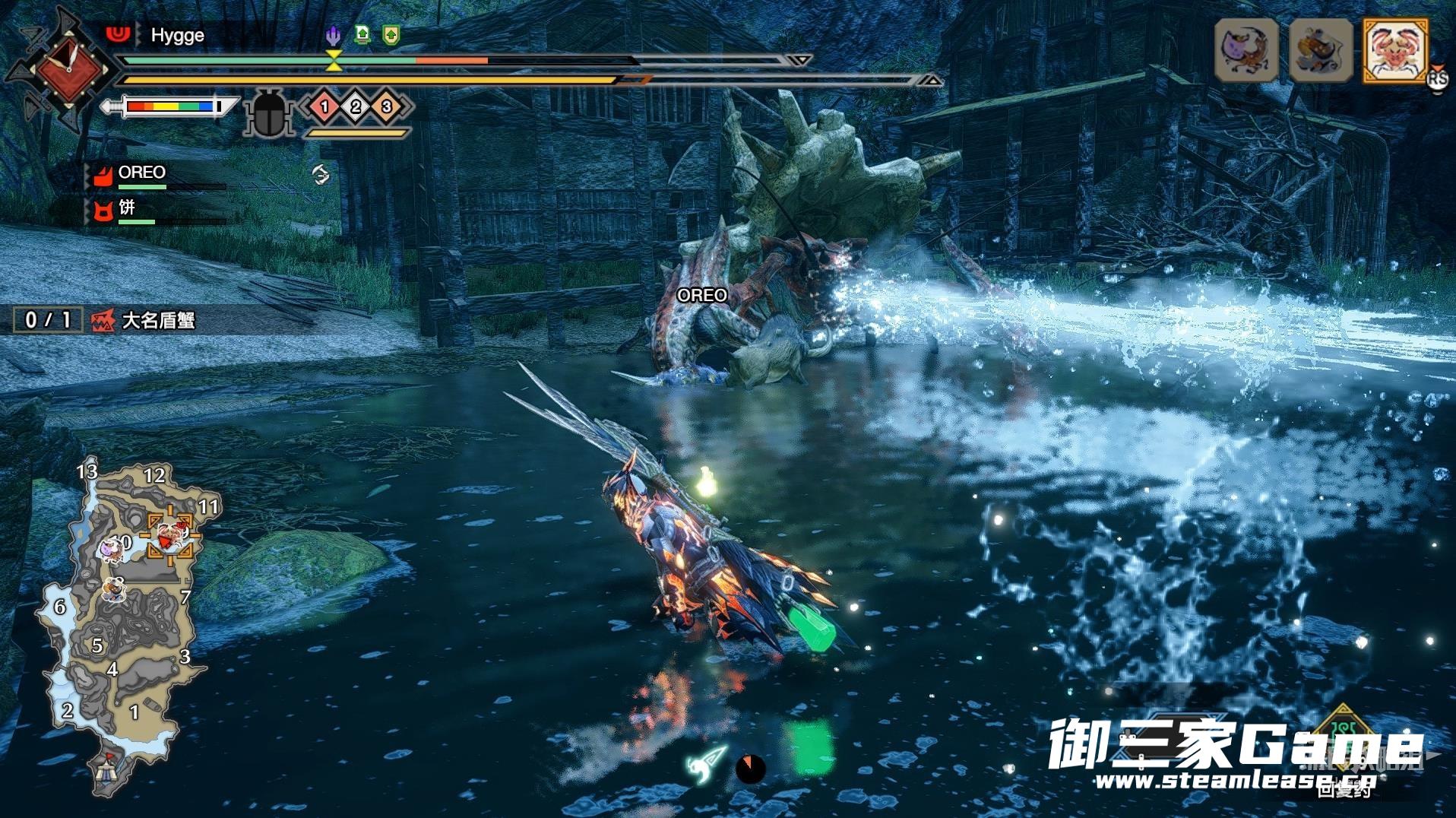Open the 大名盾蟹 quest objective tracker

[x=158, y=320]
